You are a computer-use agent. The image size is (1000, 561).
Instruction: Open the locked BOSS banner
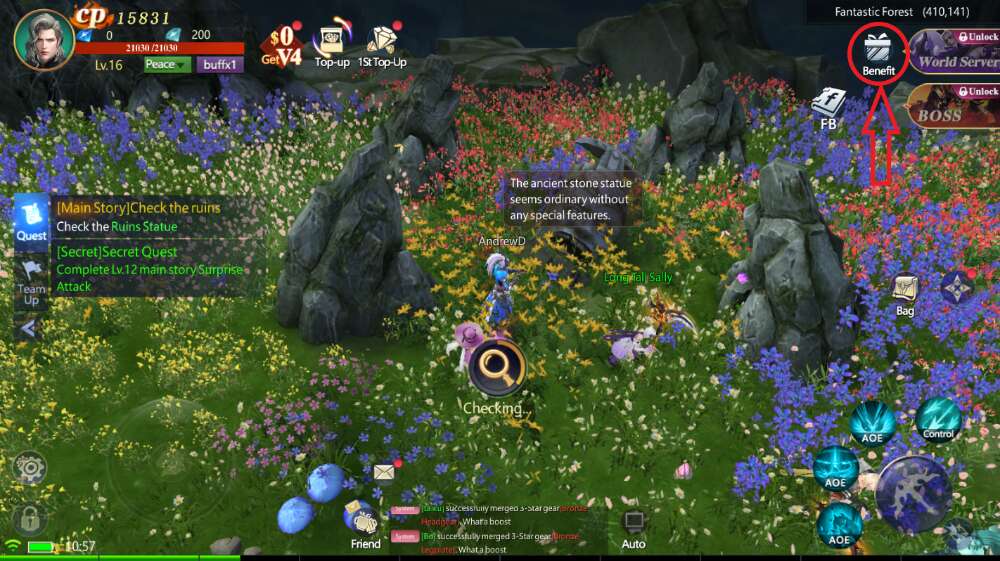point(953,106)
